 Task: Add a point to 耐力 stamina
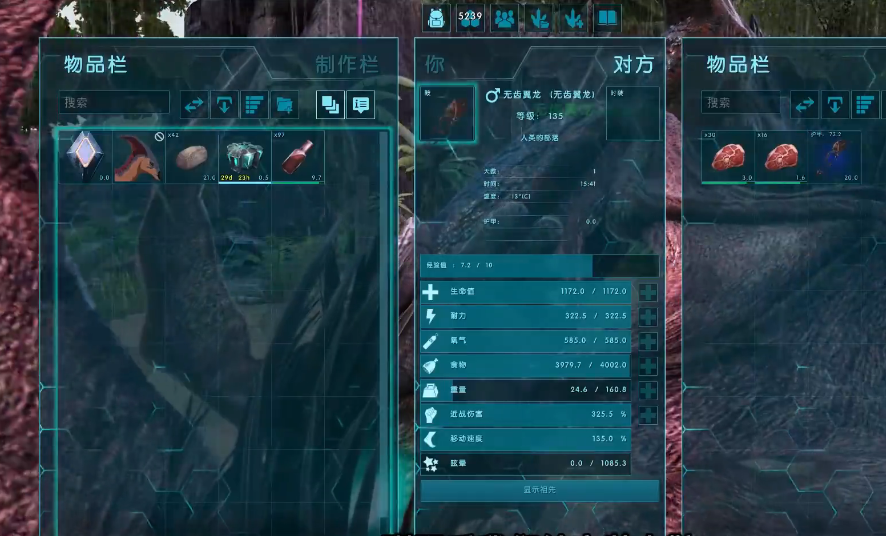[648, 316]
